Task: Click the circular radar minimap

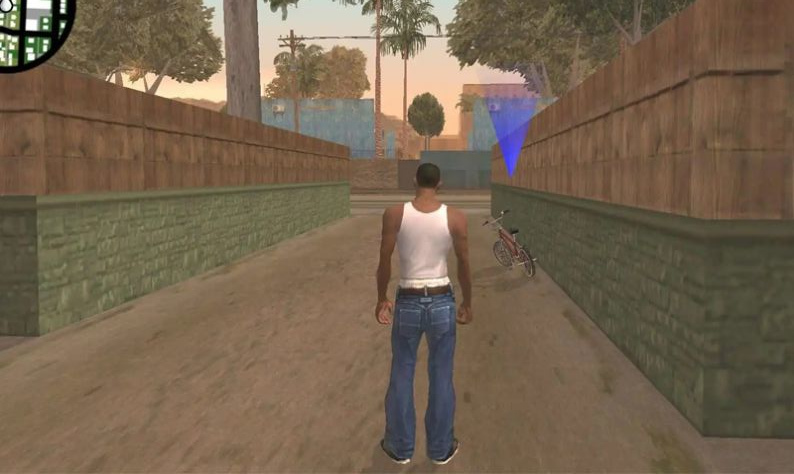Action: point(32,29)
